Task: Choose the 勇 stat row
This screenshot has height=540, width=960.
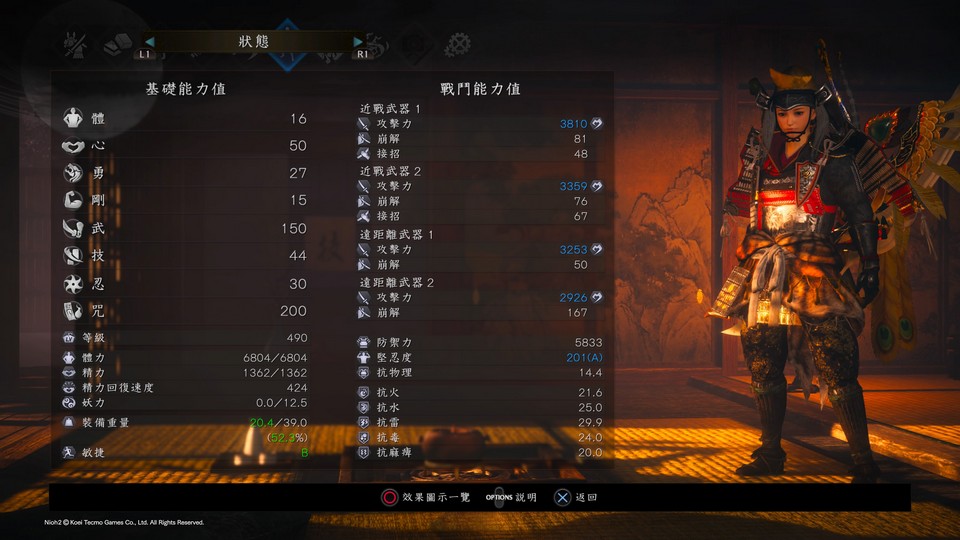Action: 186,173
